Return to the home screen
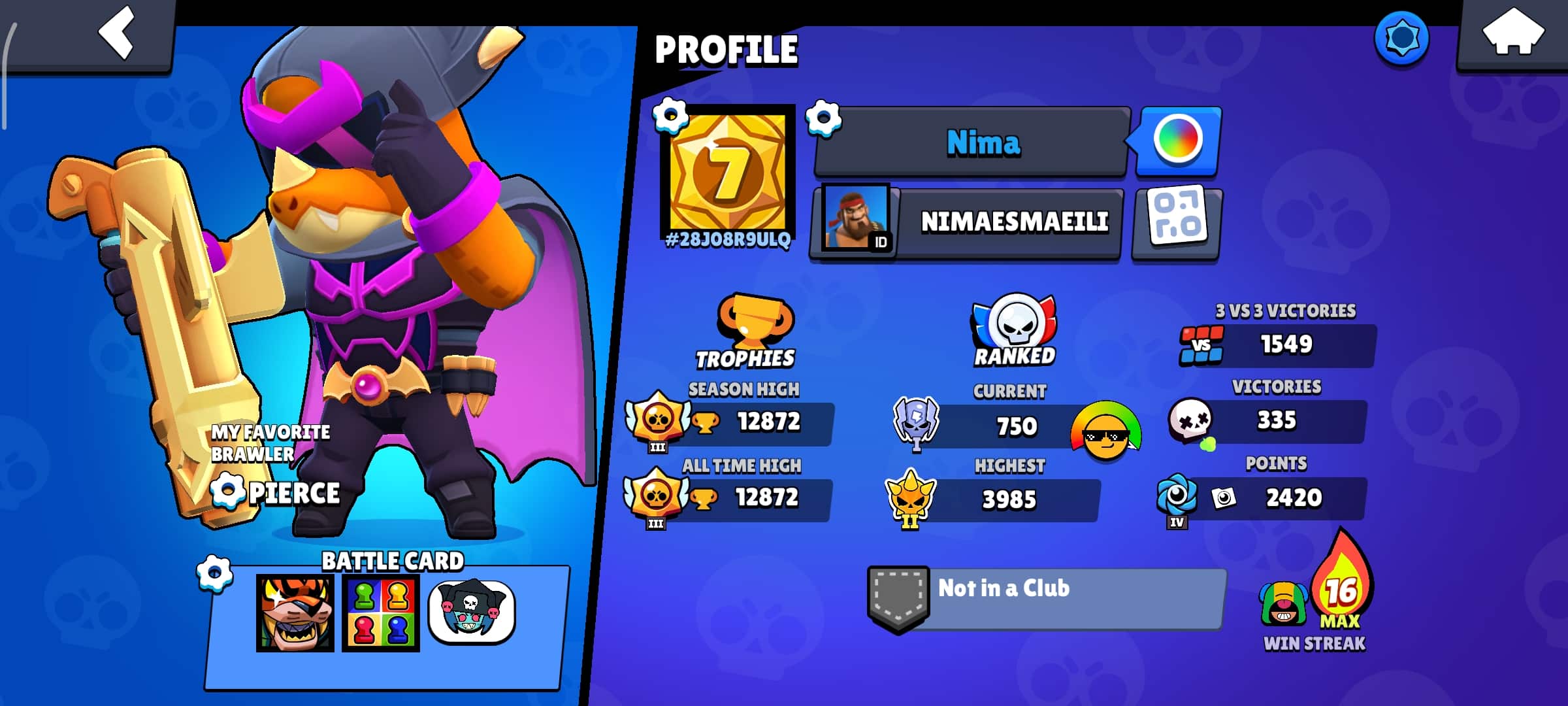This screenshot has width=1568, height=706. point(1512,34)
